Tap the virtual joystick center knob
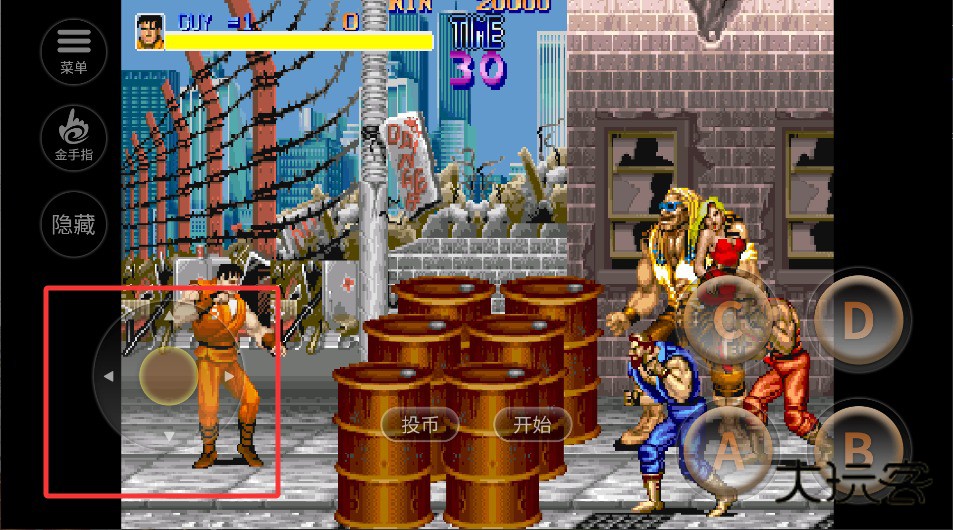The height and width of the screenshot is (530, 953). (169, 376)
